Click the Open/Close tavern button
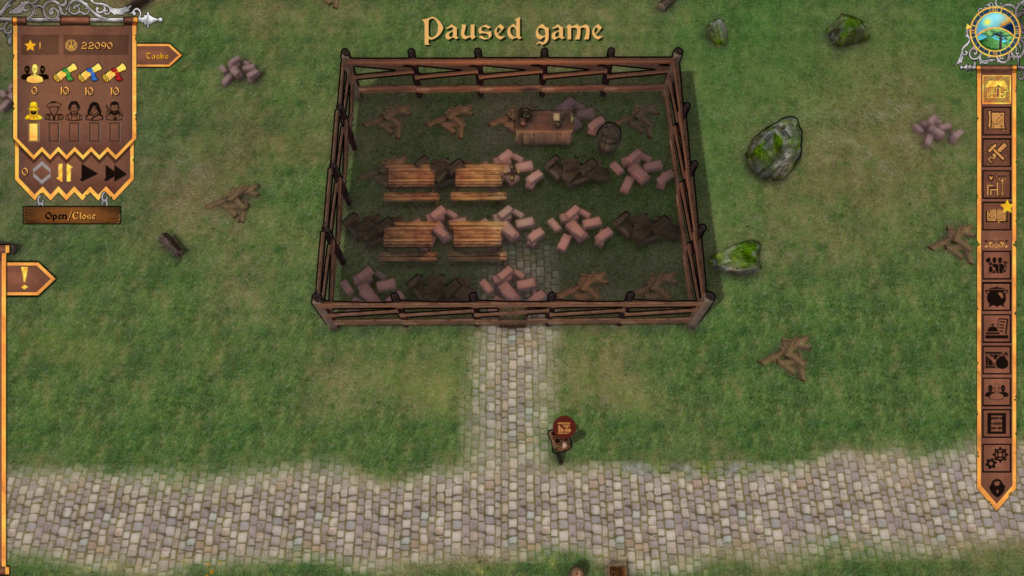1024x576 pixels. pos(72,215)
